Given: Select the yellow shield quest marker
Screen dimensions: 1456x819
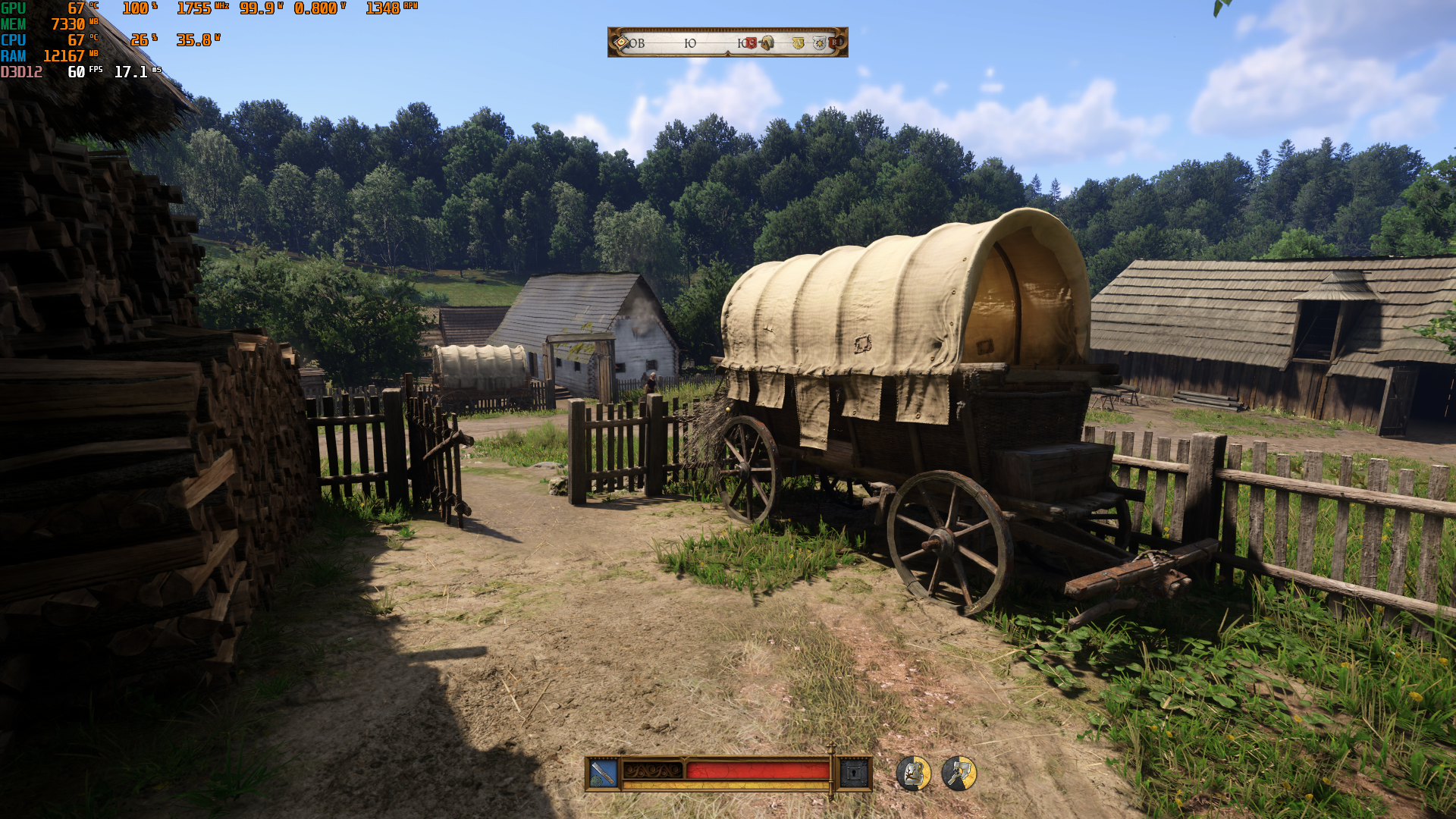Looking at the screenshot, I should [798, 43].
